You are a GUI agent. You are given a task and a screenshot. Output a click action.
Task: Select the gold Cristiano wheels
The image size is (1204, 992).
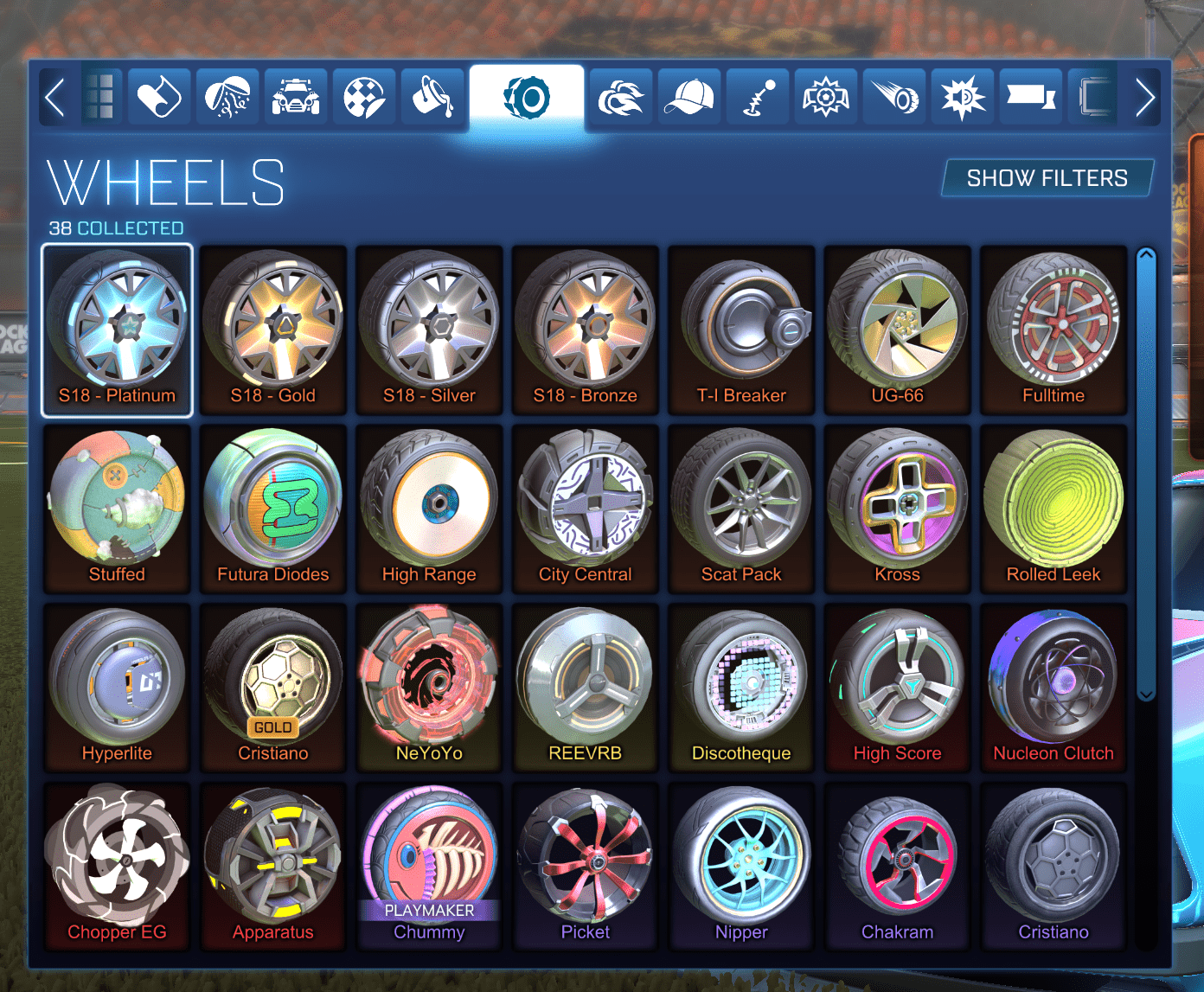point(273,688)
